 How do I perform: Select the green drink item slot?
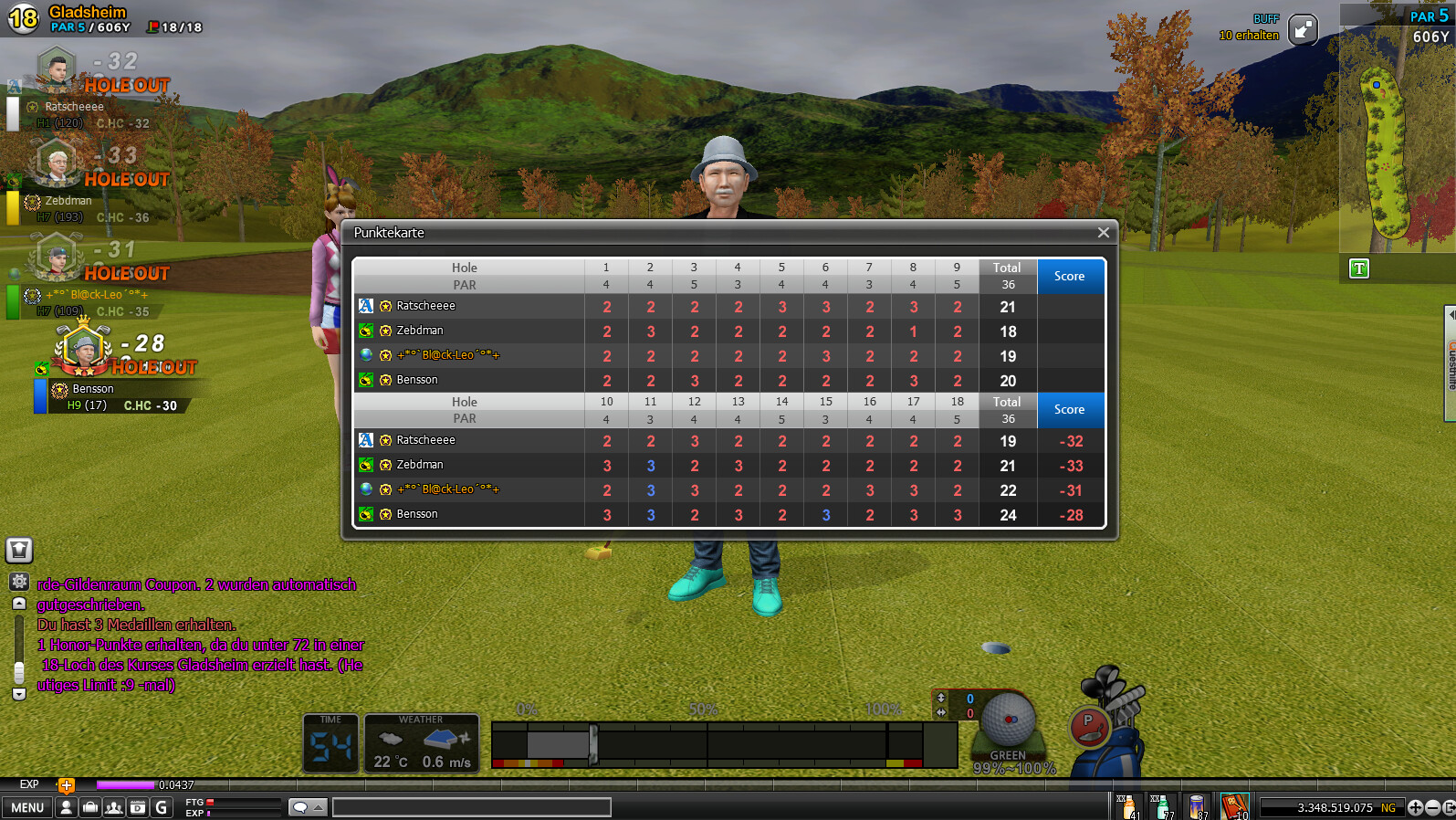pyautogui.click(x=1162, y=806)
